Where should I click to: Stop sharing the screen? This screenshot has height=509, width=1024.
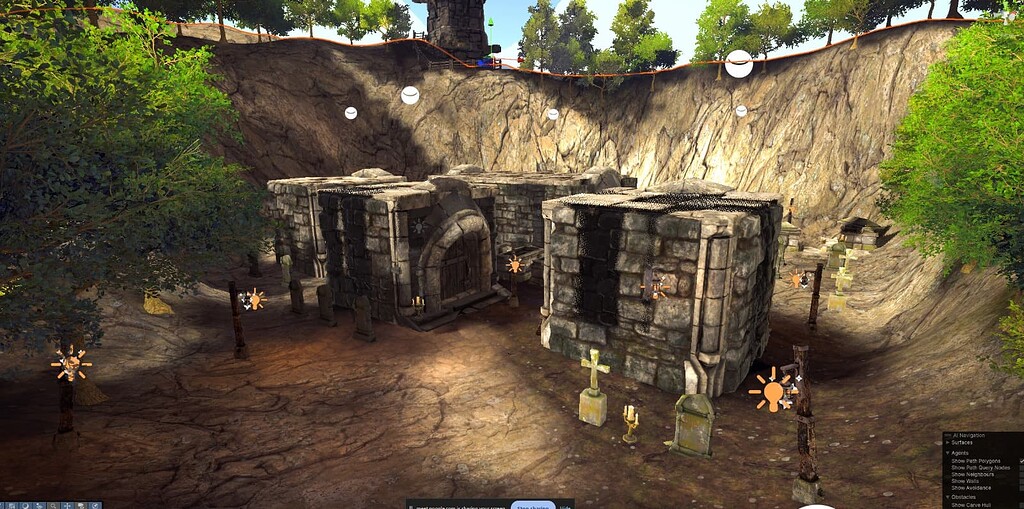pyautogui.click(x=533, y=506)
